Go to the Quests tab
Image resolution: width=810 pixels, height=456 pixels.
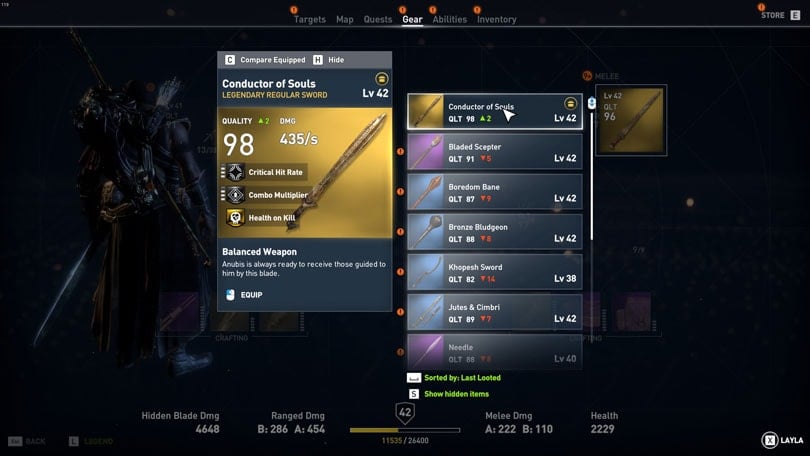[378, 19]
